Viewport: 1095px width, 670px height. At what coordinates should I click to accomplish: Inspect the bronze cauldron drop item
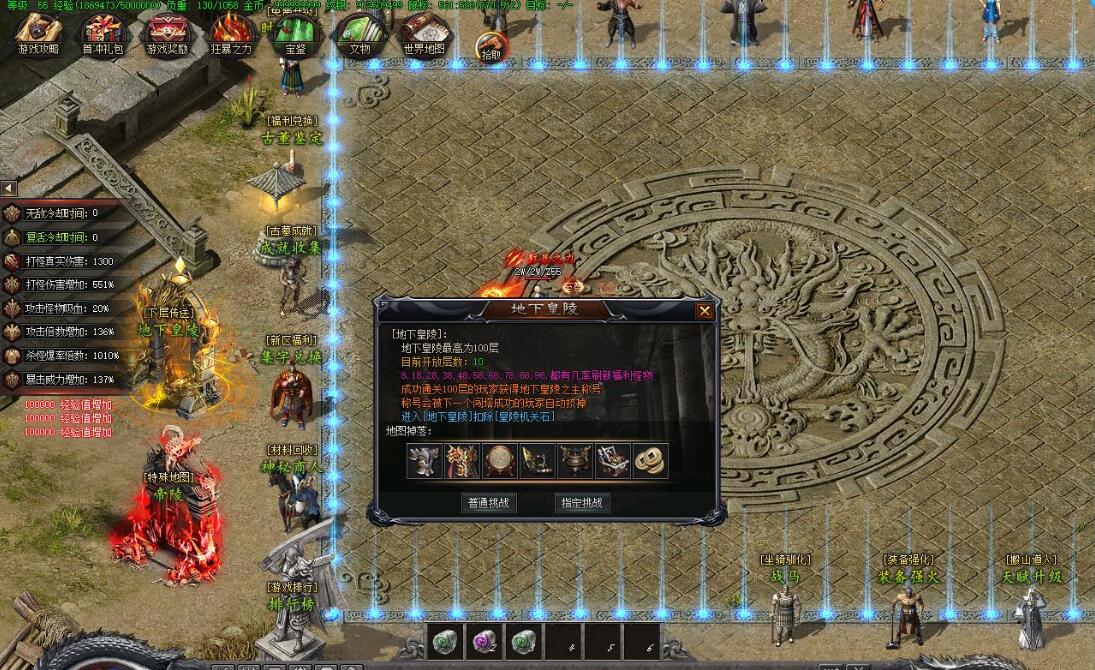coord(574,460)
